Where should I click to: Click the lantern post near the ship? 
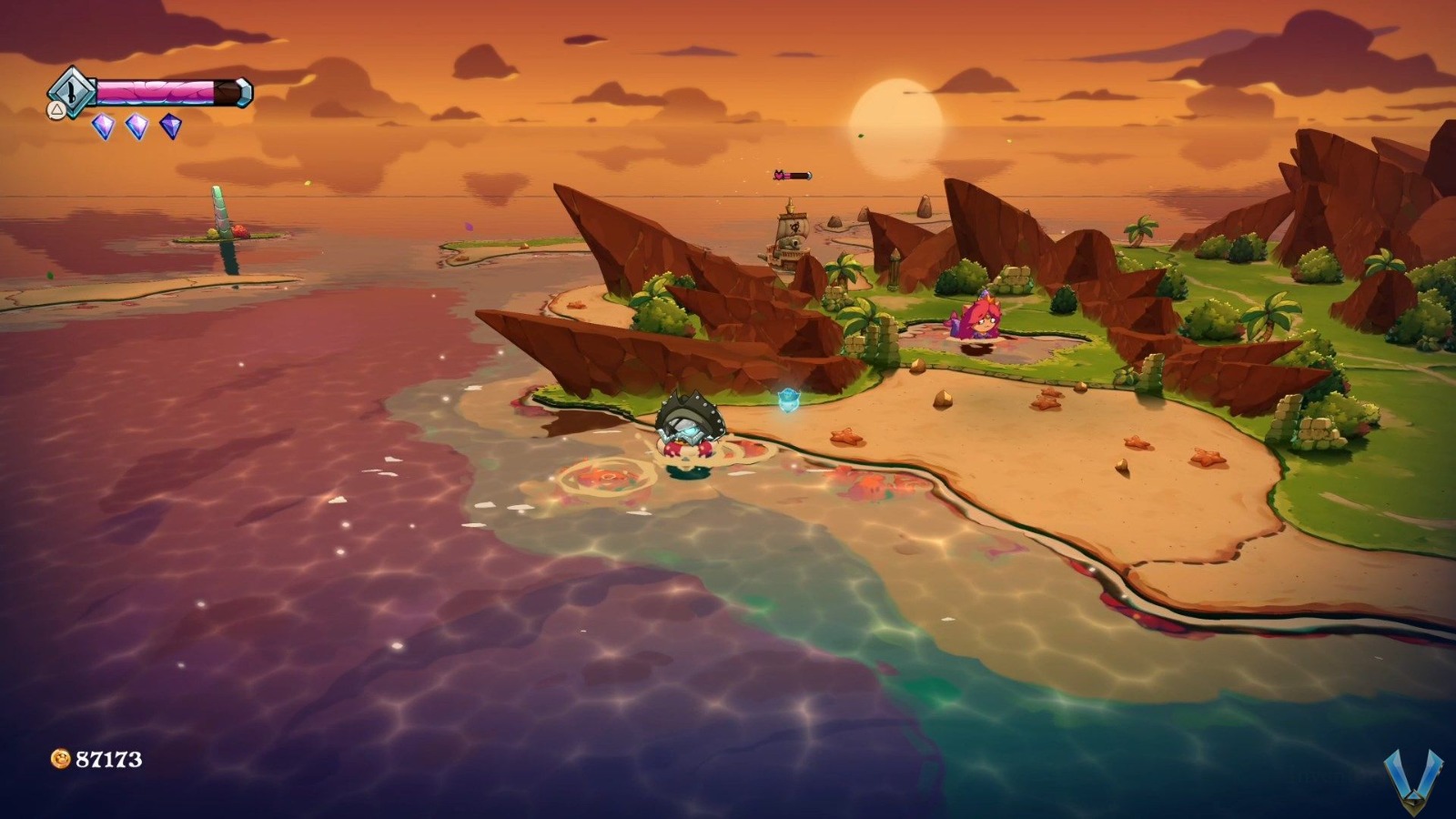895,270
